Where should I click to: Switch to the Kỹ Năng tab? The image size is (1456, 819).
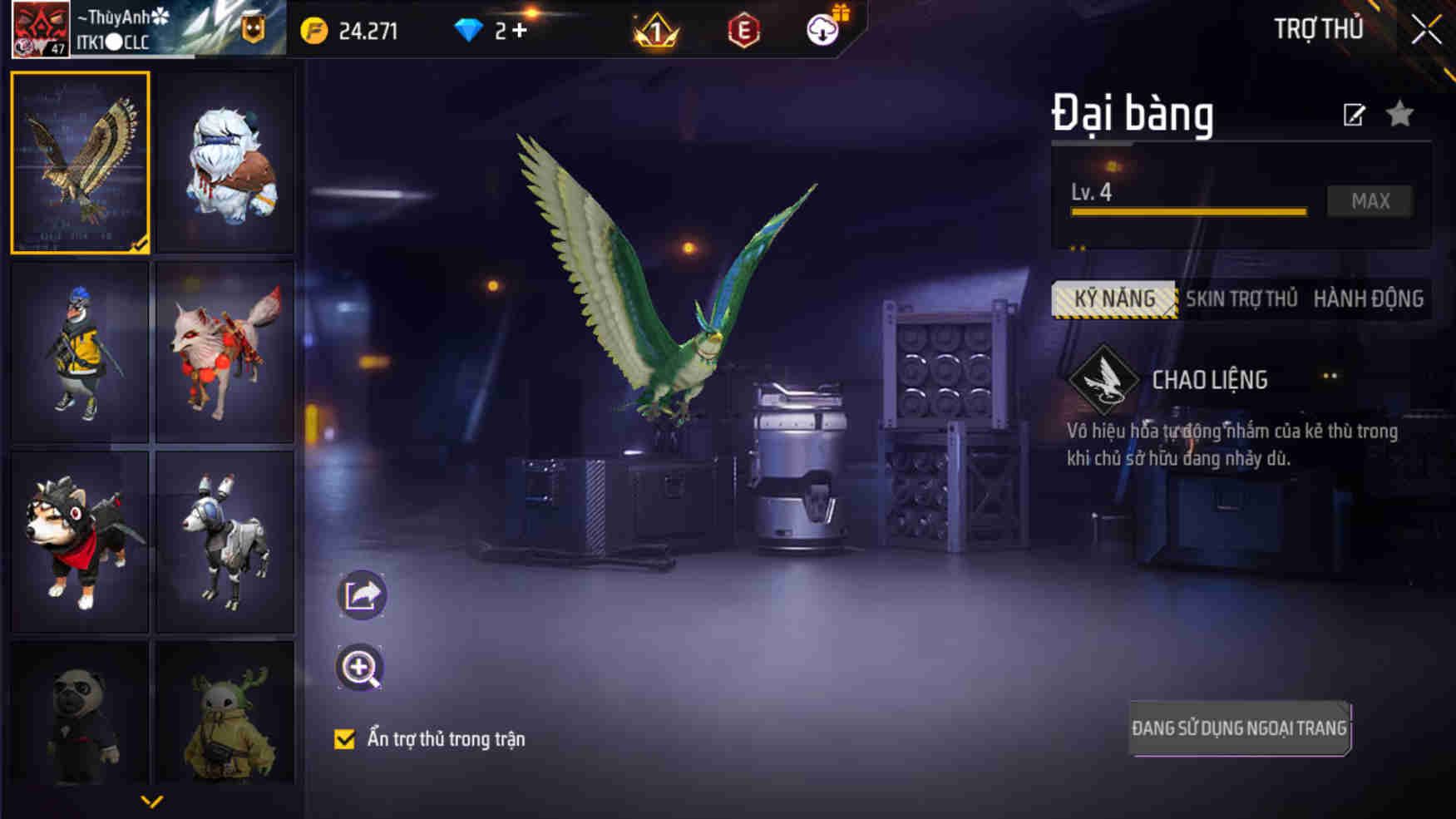(x=1114, y=299)
